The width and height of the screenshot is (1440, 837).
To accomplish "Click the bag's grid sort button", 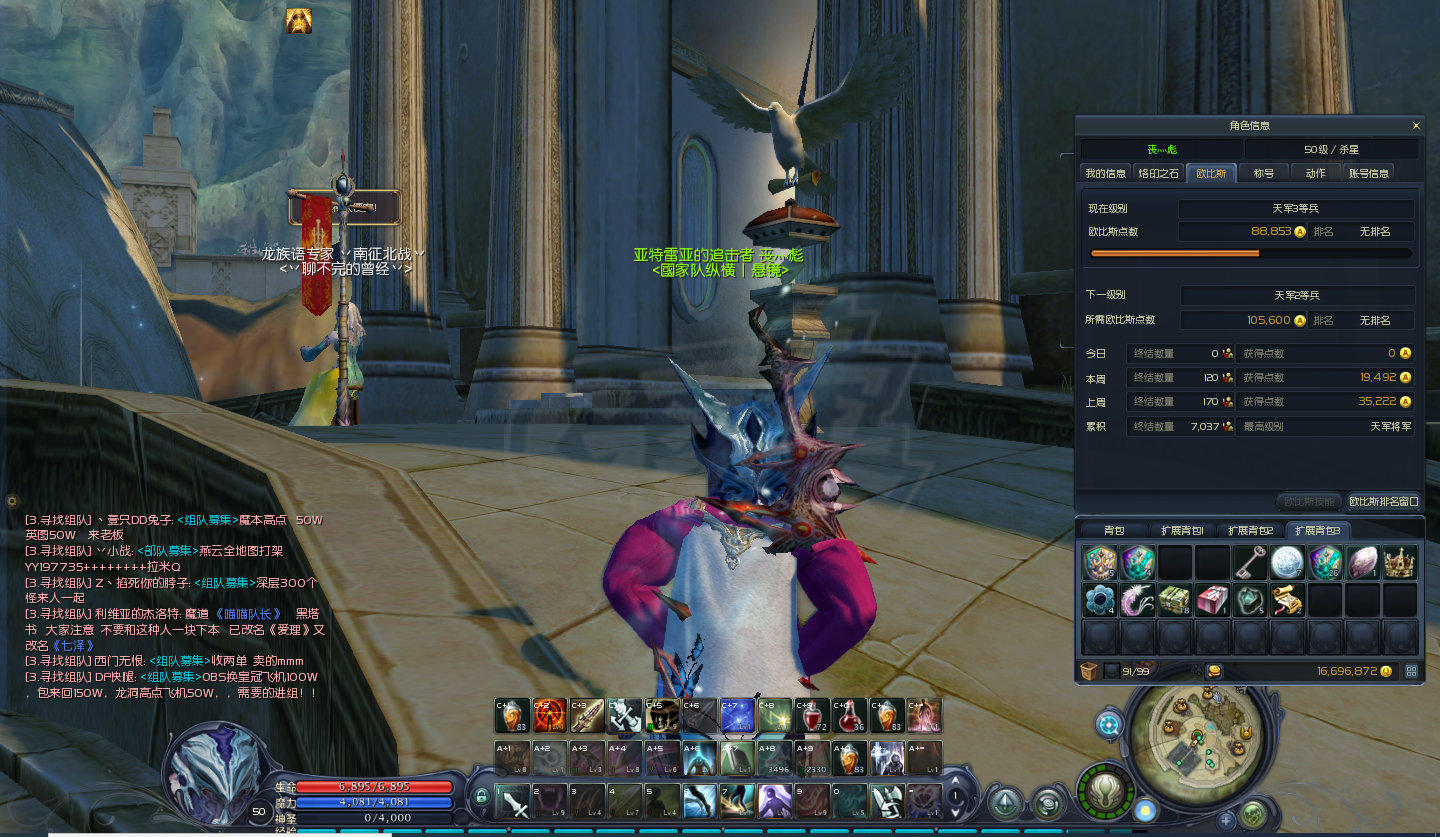I will (x=1411, y=671).
